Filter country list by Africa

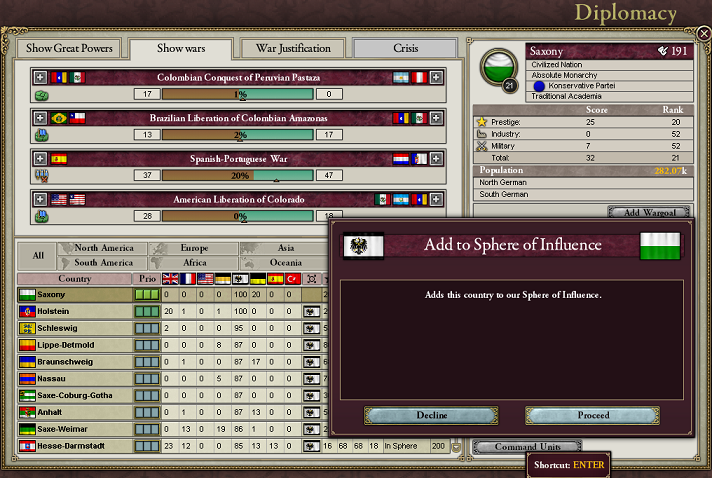click(193, 262)
